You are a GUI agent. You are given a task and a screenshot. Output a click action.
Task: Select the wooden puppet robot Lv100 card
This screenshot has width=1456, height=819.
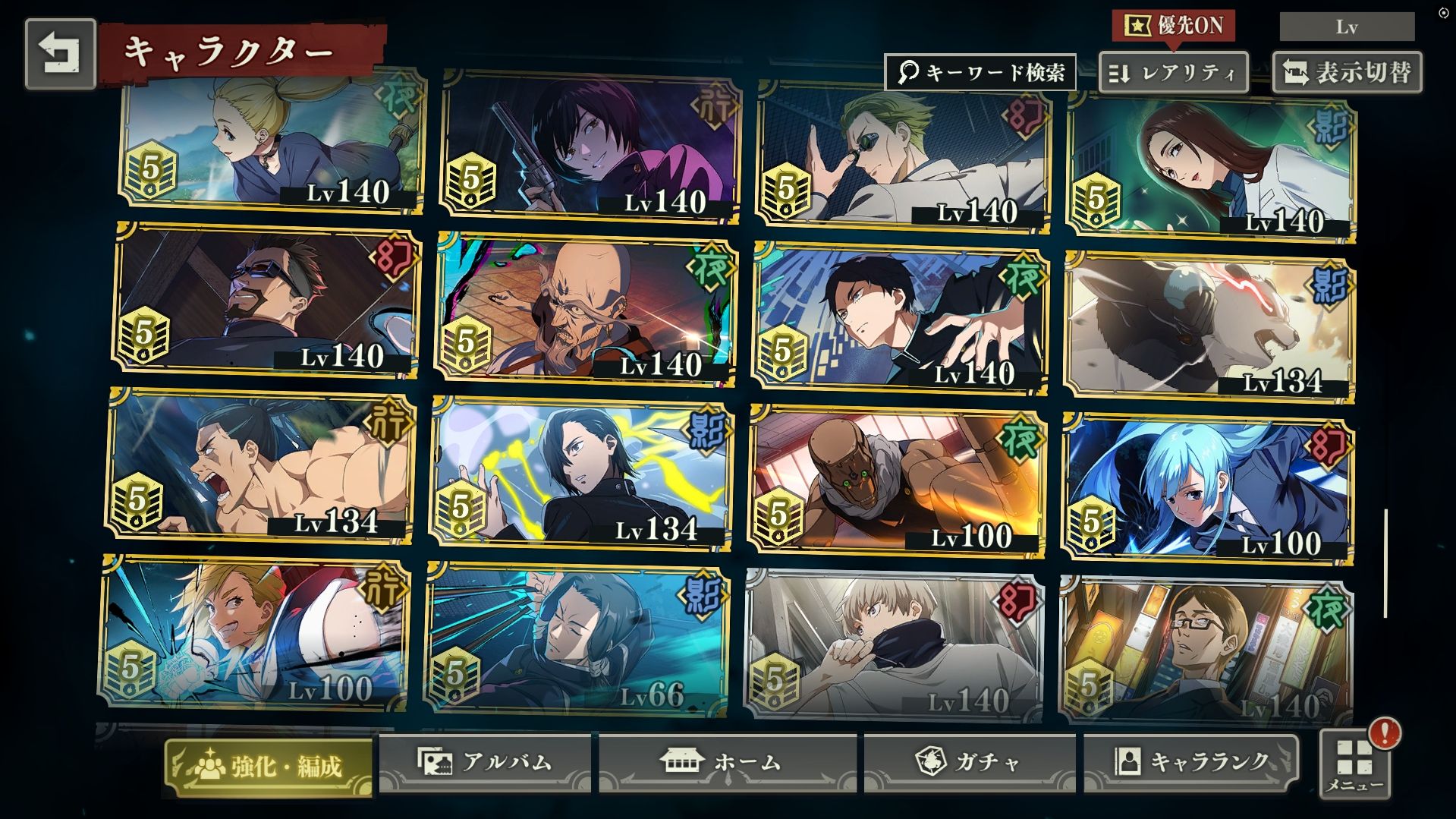pyautogui.click(x=898, y=480)
